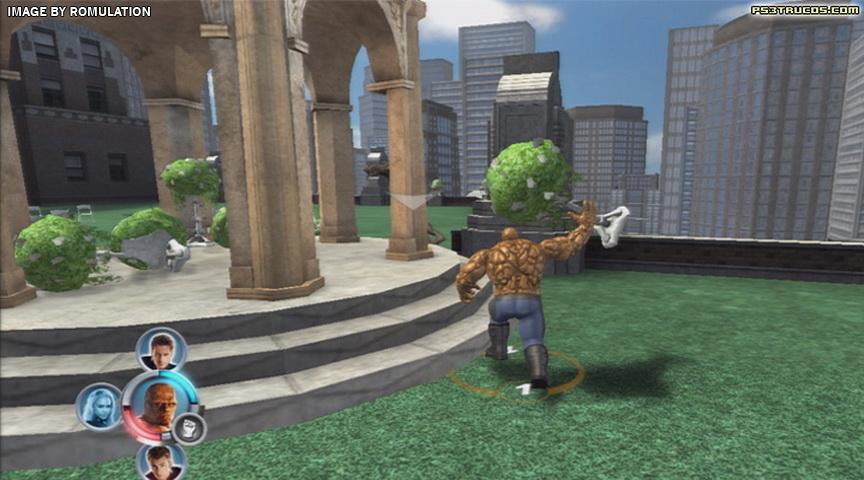This screenshot has height=480, width=864.
Task: Switch to the Mr. Fantastic portrait above The Thing
Action: (x=161, y=350)
